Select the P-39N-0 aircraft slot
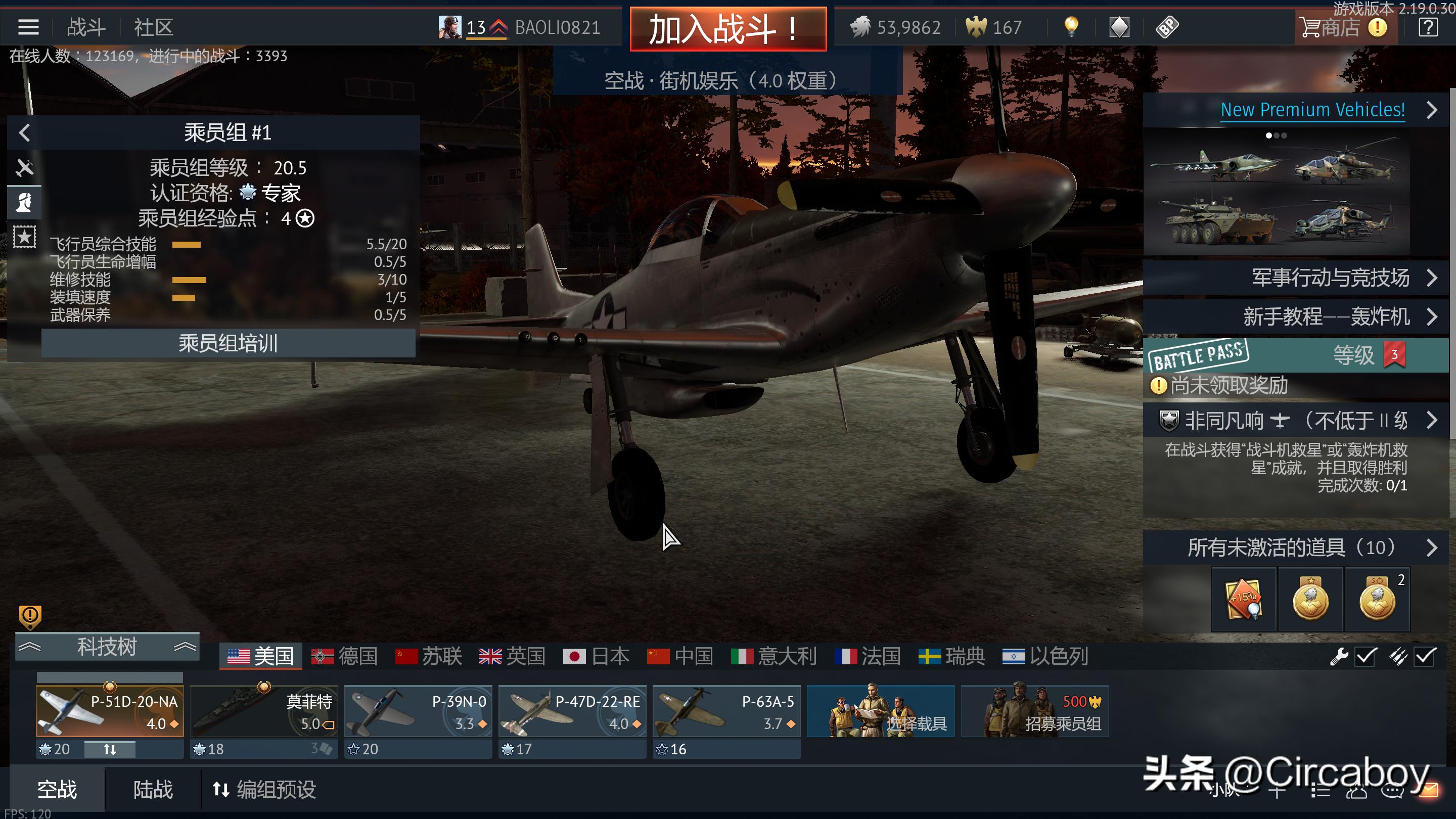Screen dimensions: 1456x819 [418, 711]
